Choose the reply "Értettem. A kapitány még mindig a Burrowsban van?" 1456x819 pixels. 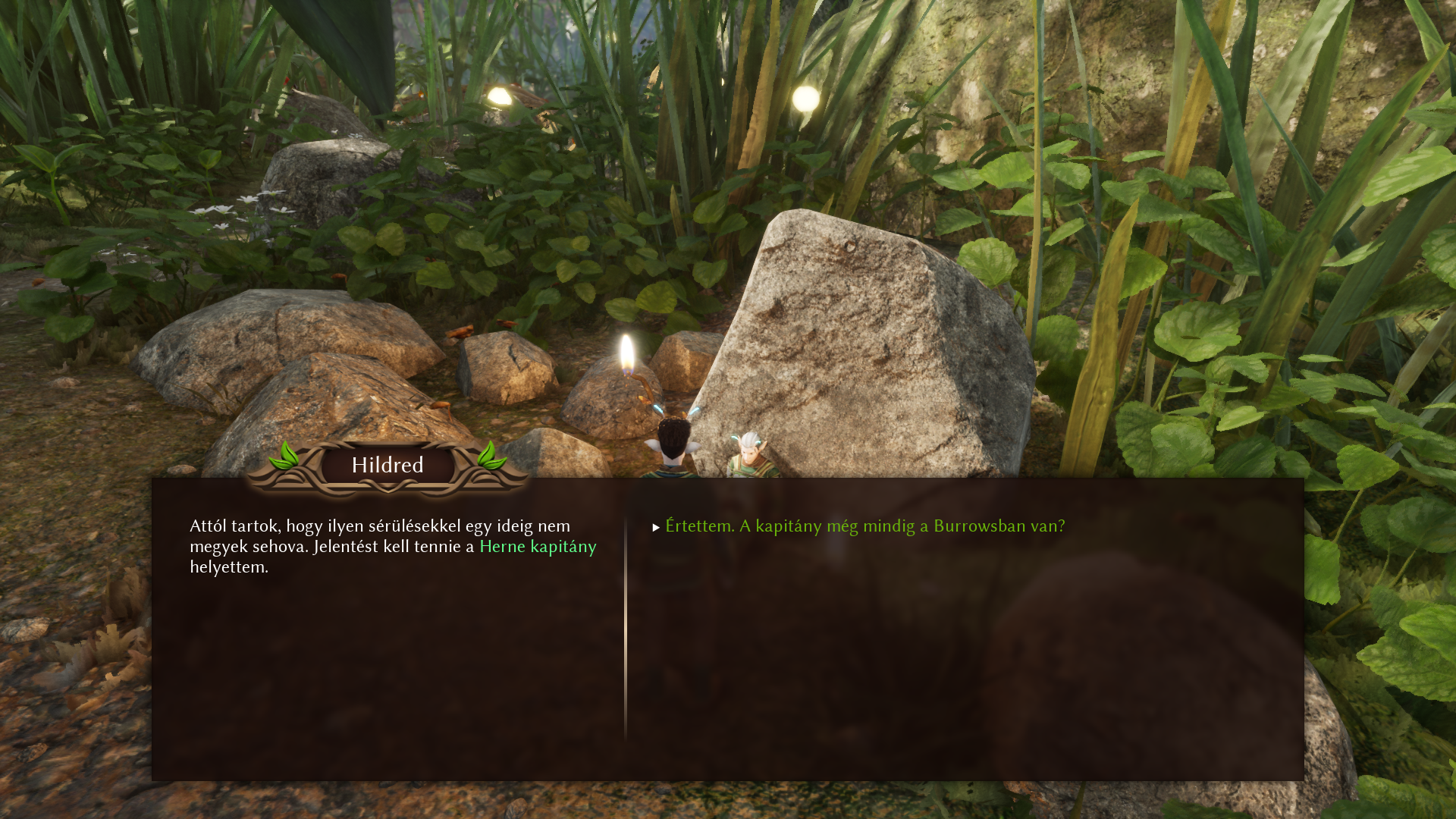864,526
